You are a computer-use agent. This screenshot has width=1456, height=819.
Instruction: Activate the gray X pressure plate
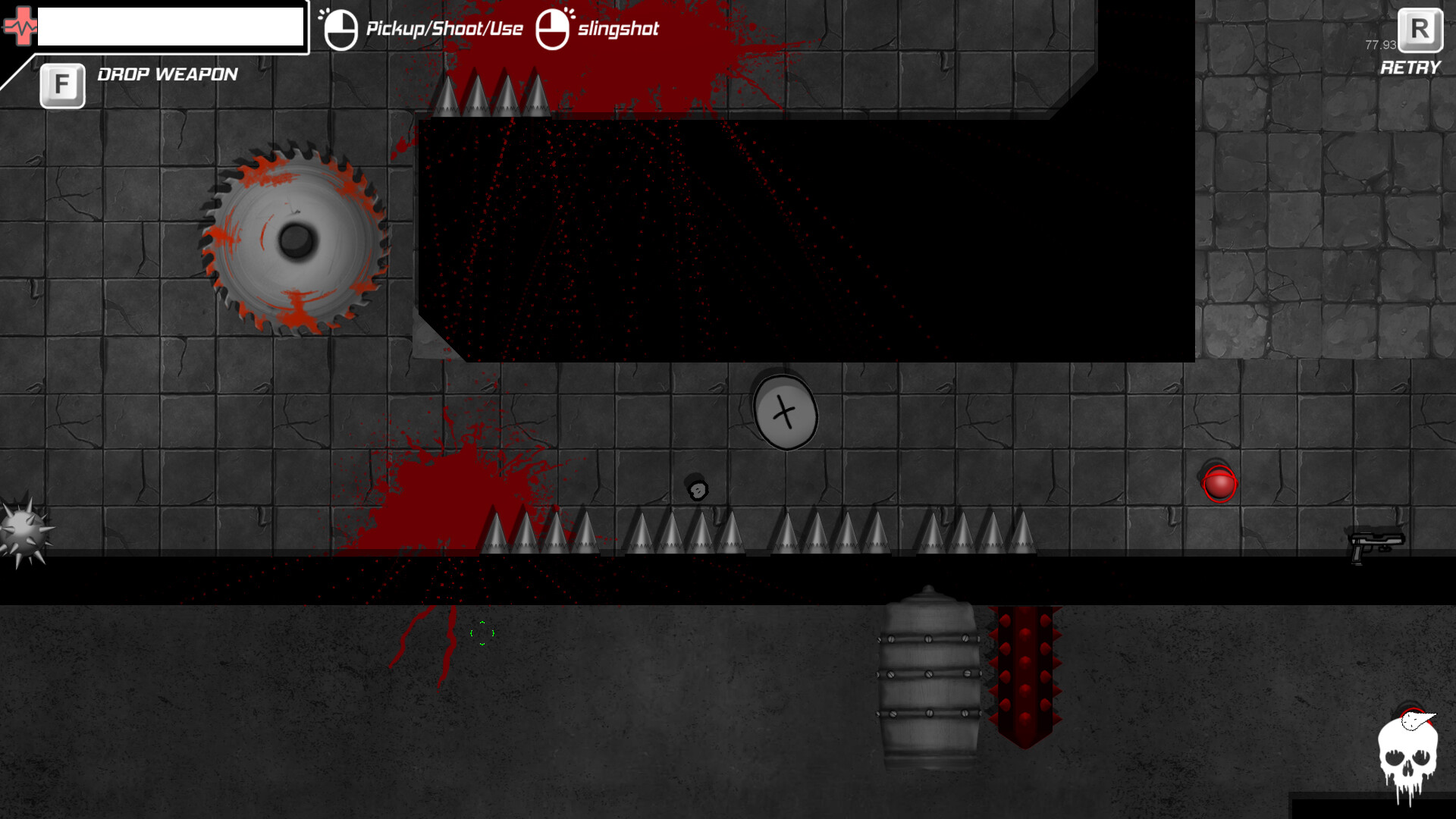click(785, 413)
